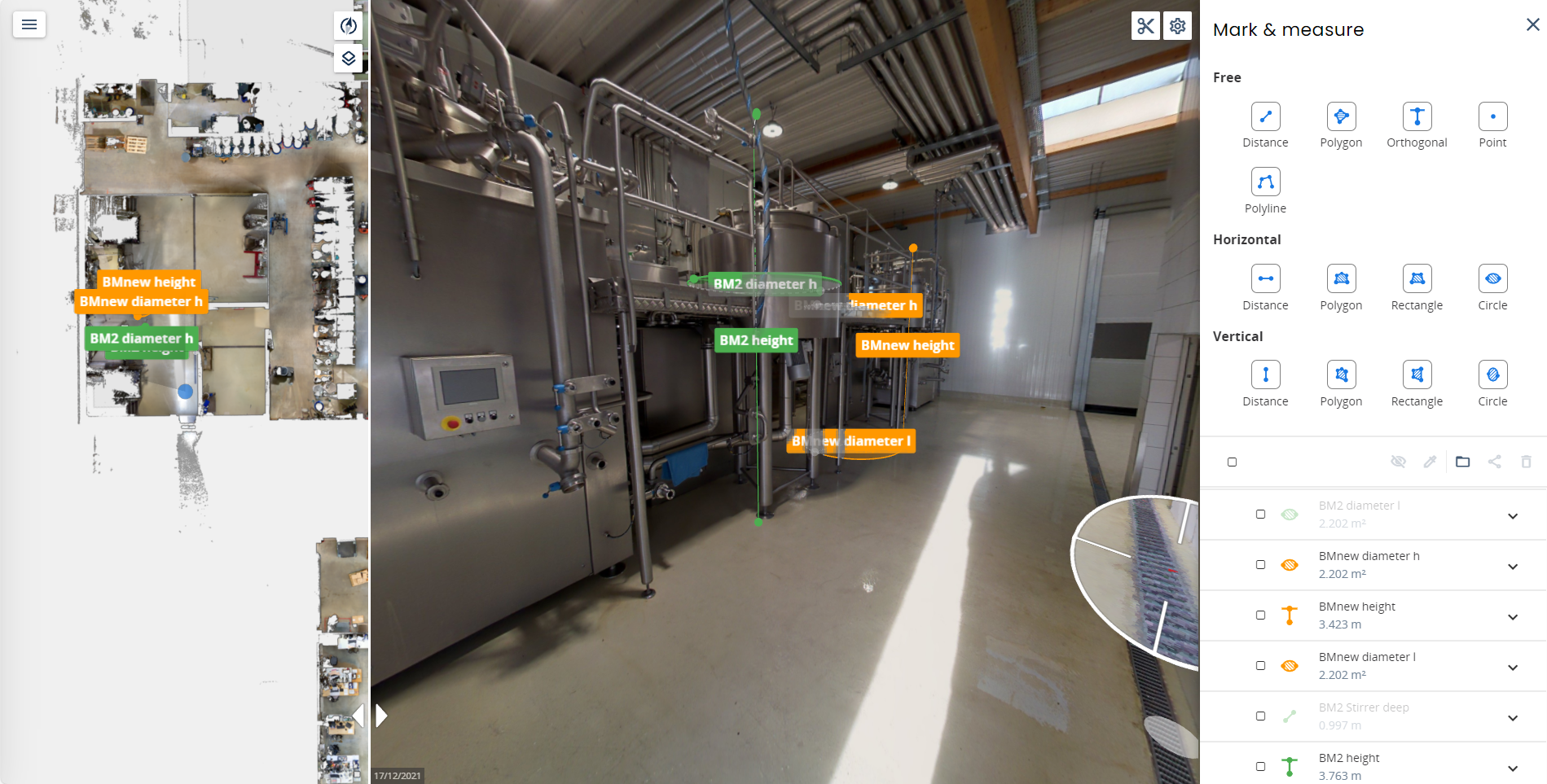Select the Point marker tool
The height and width of the screenshot is (784, 1547).
[1492, 116]
